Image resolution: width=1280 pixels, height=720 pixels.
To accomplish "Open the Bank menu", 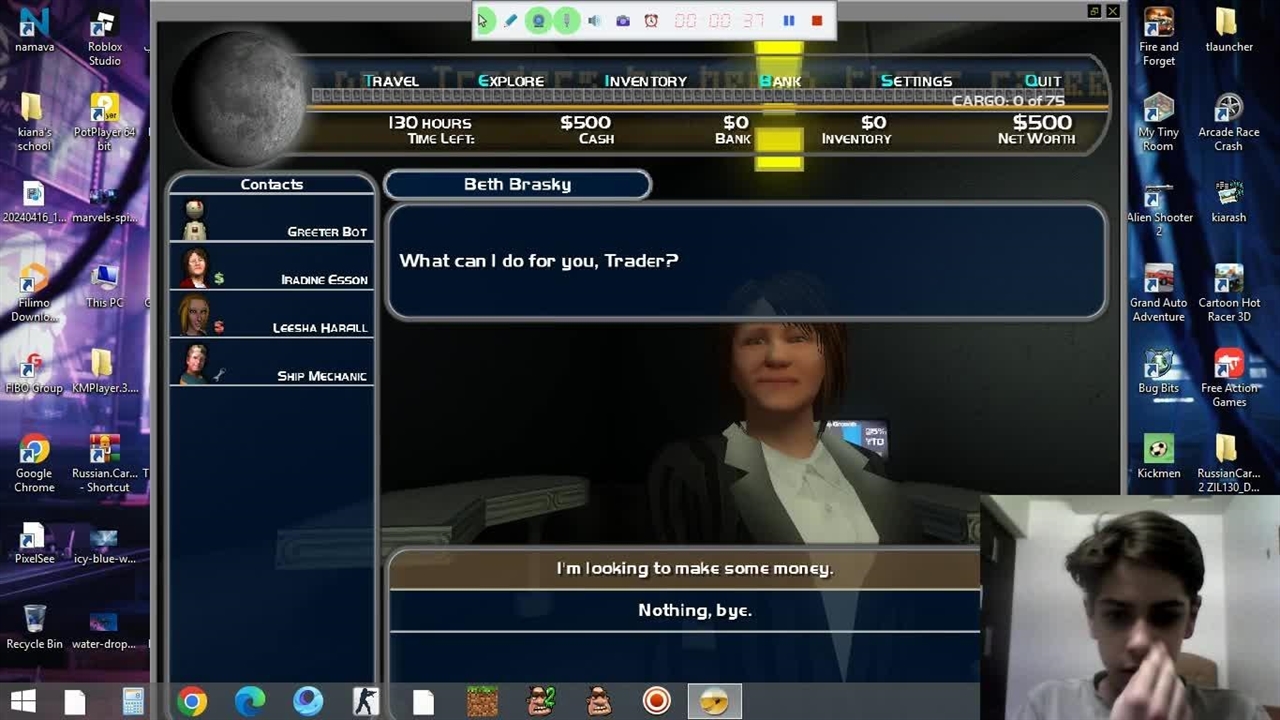I will tap(780, 81).
